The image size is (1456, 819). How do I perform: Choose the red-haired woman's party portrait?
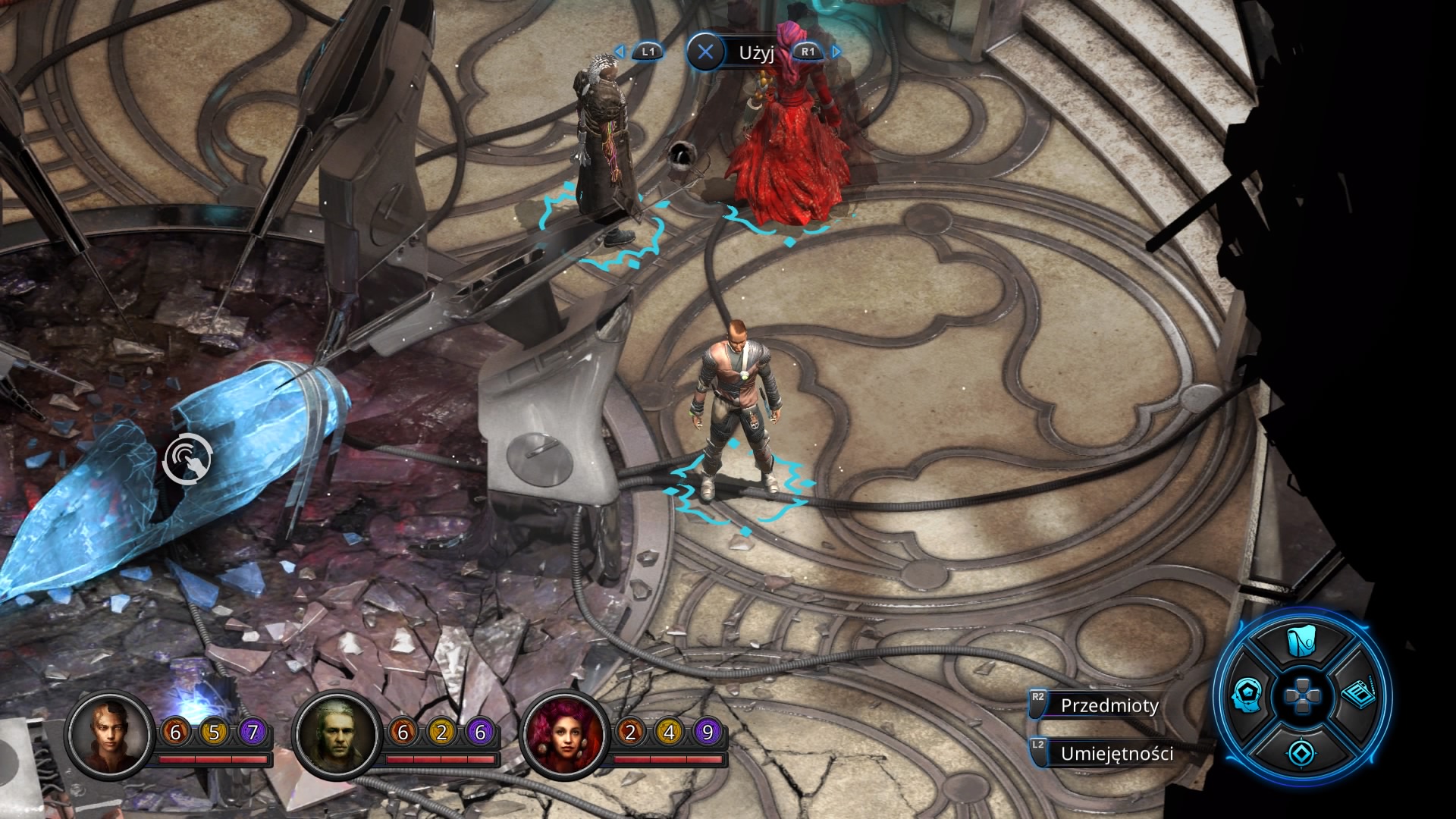[x=565, y=733]
